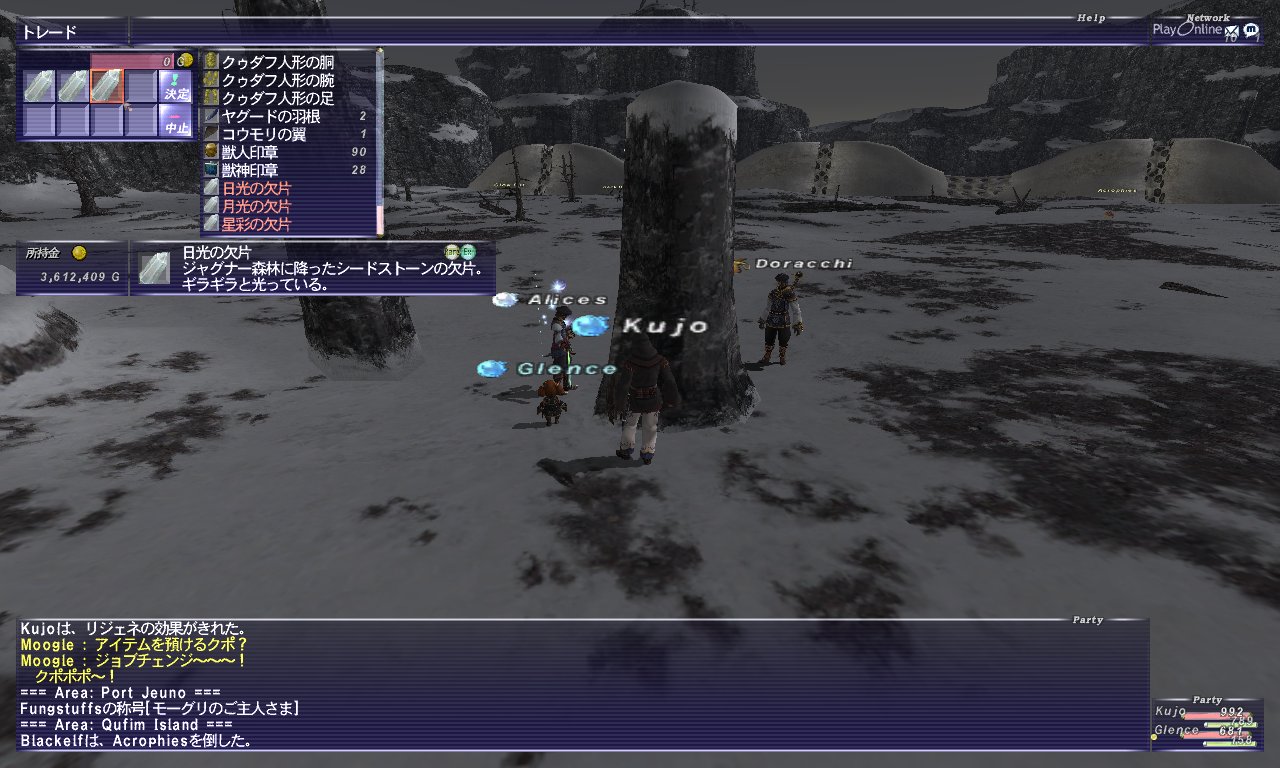Select クゥダフ人形の腕 in the item list

tap(278, 80)
